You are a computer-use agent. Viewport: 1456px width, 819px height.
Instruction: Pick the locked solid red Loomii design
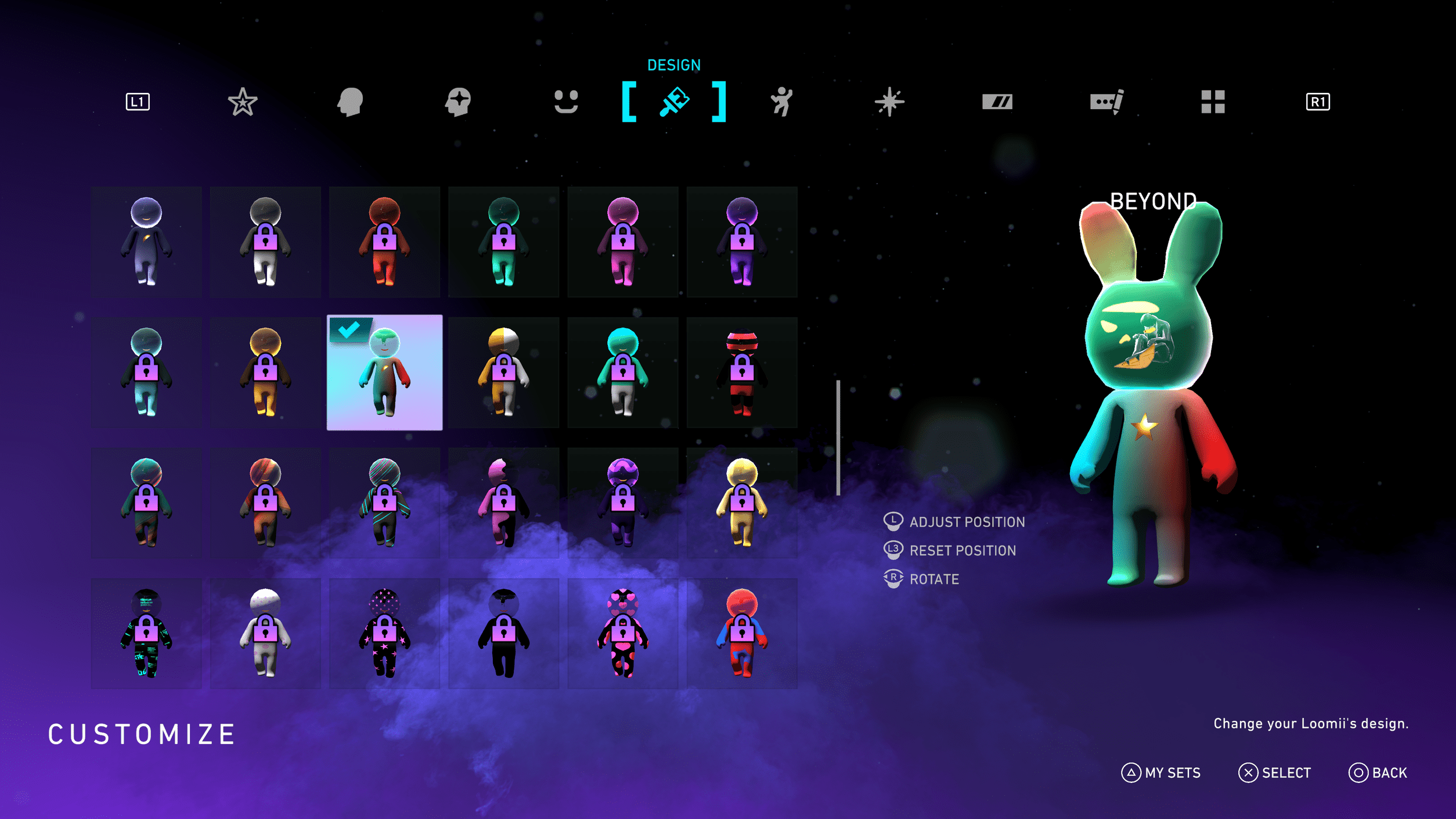[x=384, y=242]
